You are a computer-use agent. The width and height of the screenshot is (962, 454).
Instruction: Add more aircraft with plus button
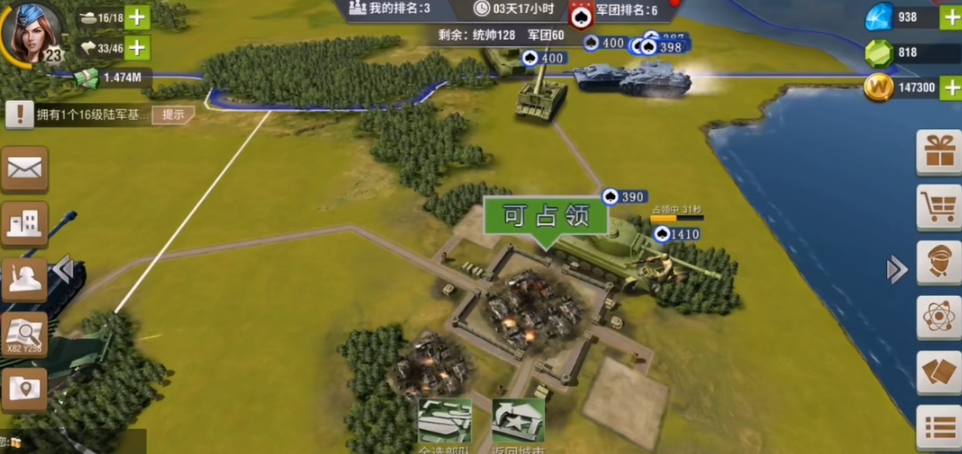[136, 47]
